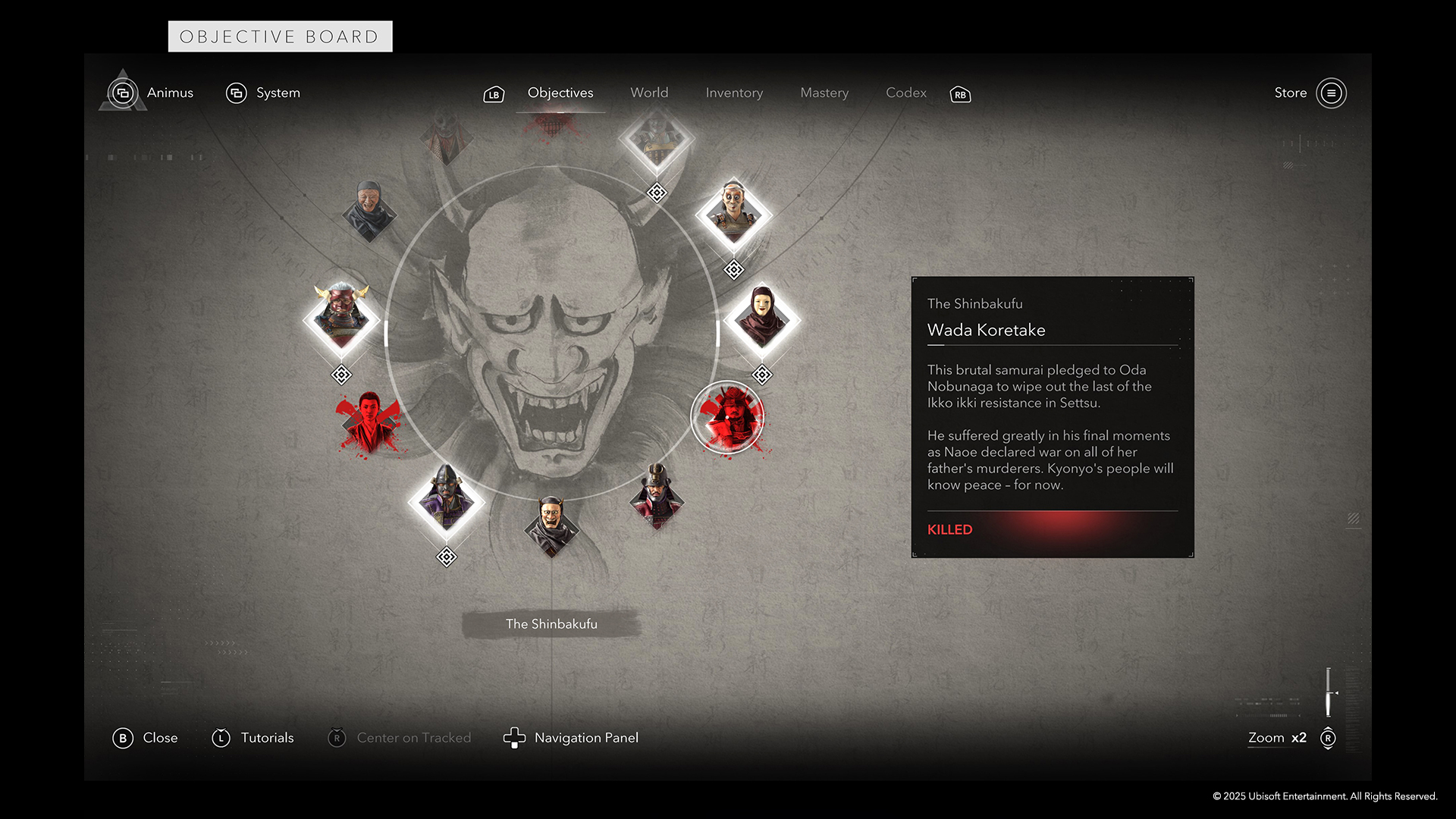The height and width of the screenshot is (819, 1456).
Task: Choose the killed Wada Koretake portrait
Action: tap(728, 418)
